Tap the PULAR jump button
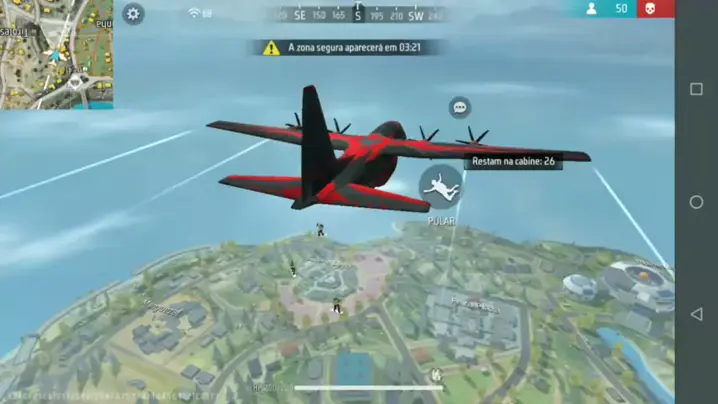Screen dimensions: 718x404 (441, 188)
